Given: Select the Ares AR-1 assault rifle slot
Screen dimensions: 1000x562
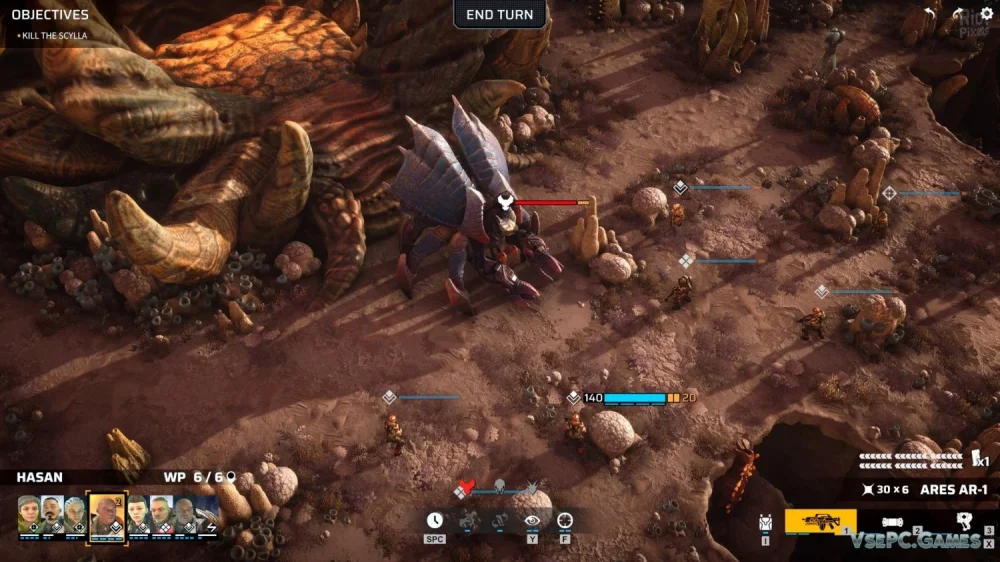Looking at the screenshot, I should (820, 521).
